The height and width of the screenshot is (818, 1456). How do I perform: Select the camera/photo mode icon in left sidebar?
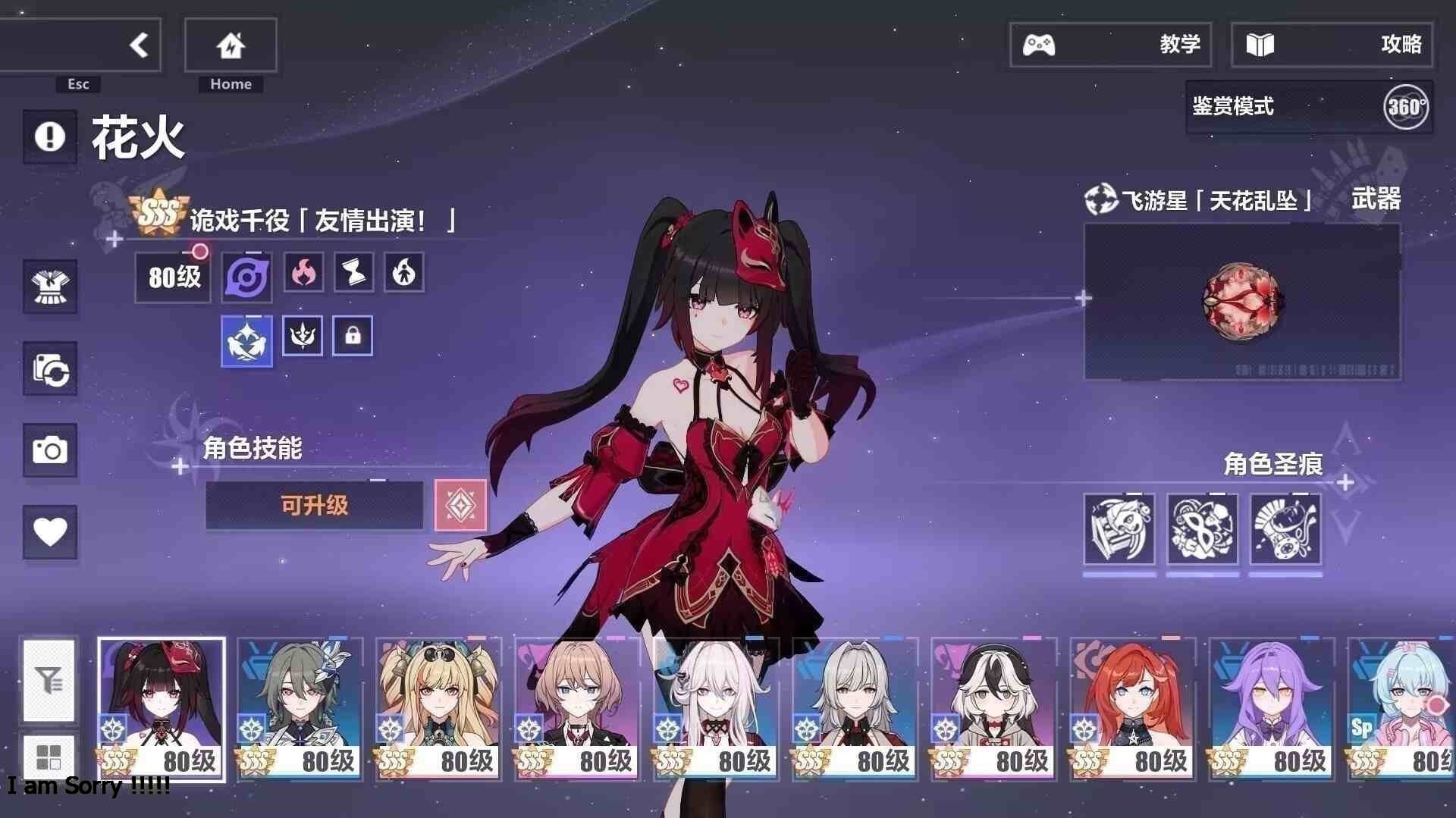[50, 450]
